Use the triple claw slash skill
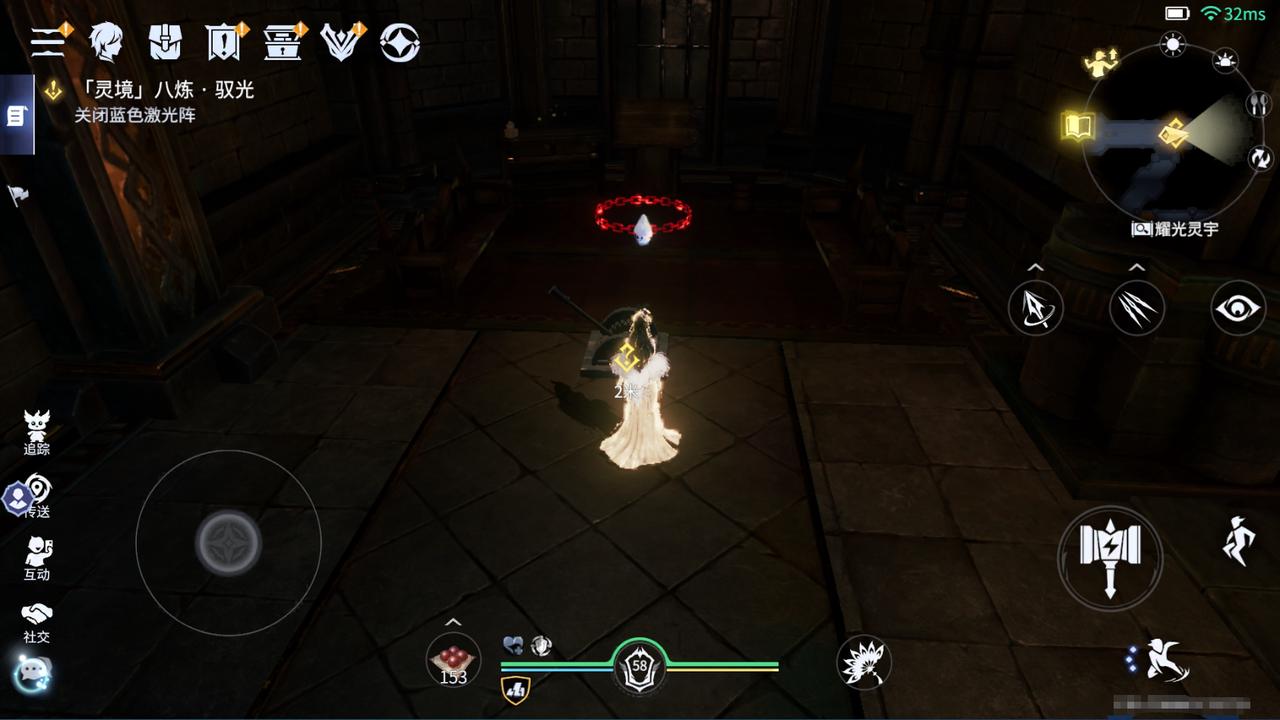The image size is (1280, 720). (x=1137, y=308)
